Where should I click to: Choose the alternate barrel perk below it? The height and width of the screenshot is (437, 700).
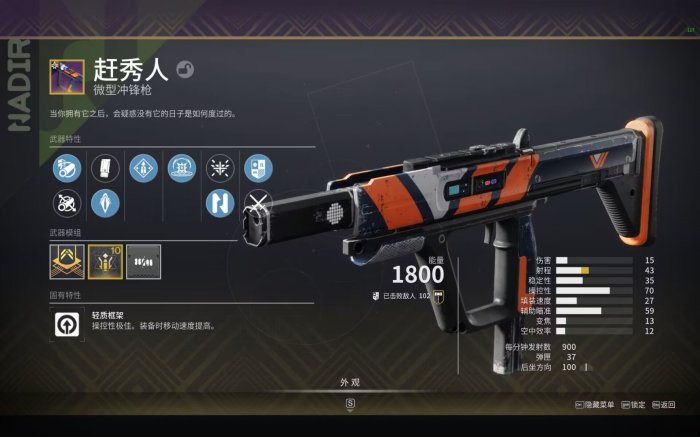tap(67, 204)
